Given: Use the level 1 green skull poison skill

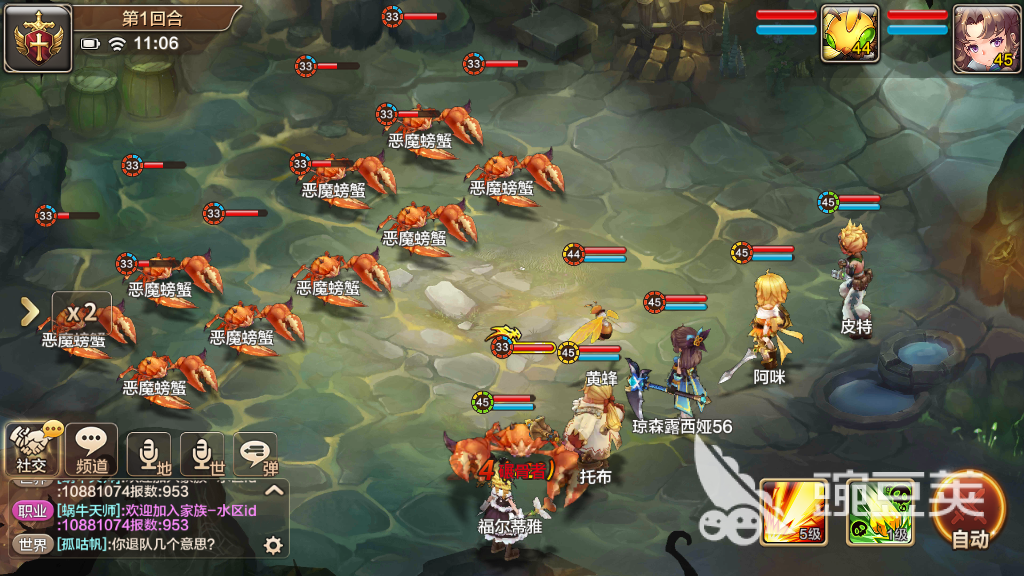Looking at the screenshot, I should pyautogui.click(x=879, y=511).
